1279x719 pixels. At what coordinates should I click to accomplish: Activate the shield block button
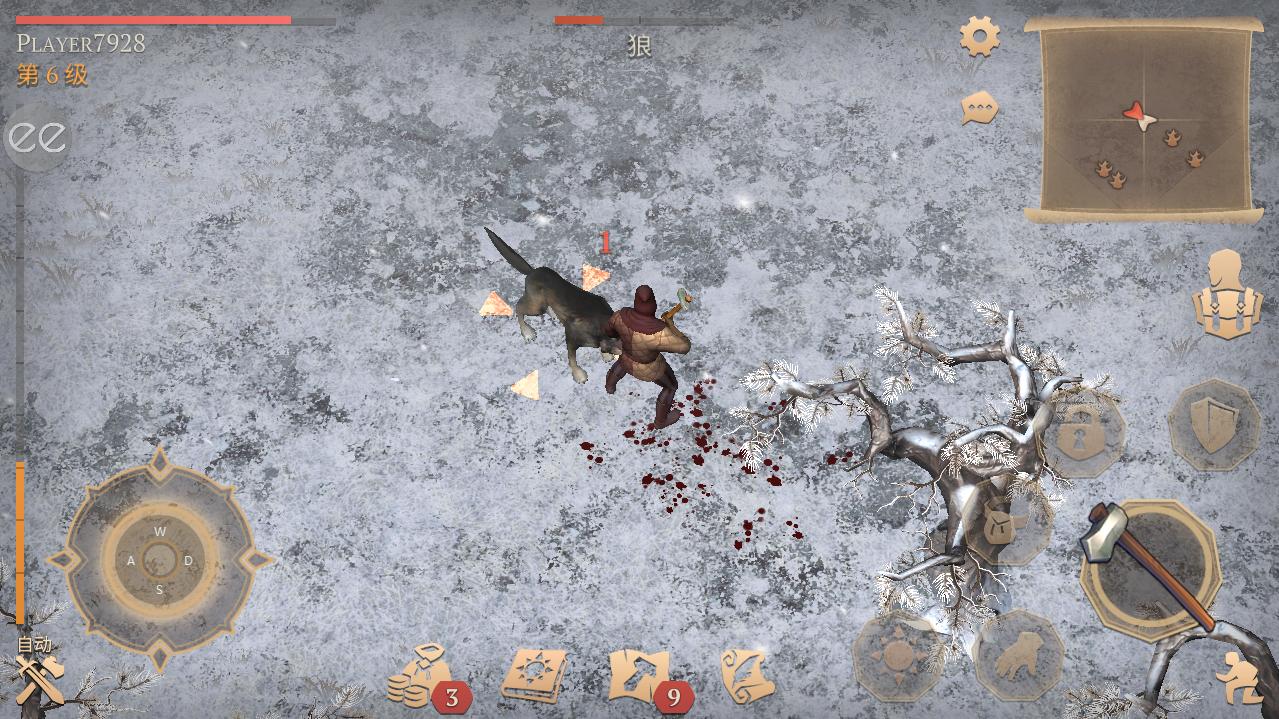pos(1213,424)
